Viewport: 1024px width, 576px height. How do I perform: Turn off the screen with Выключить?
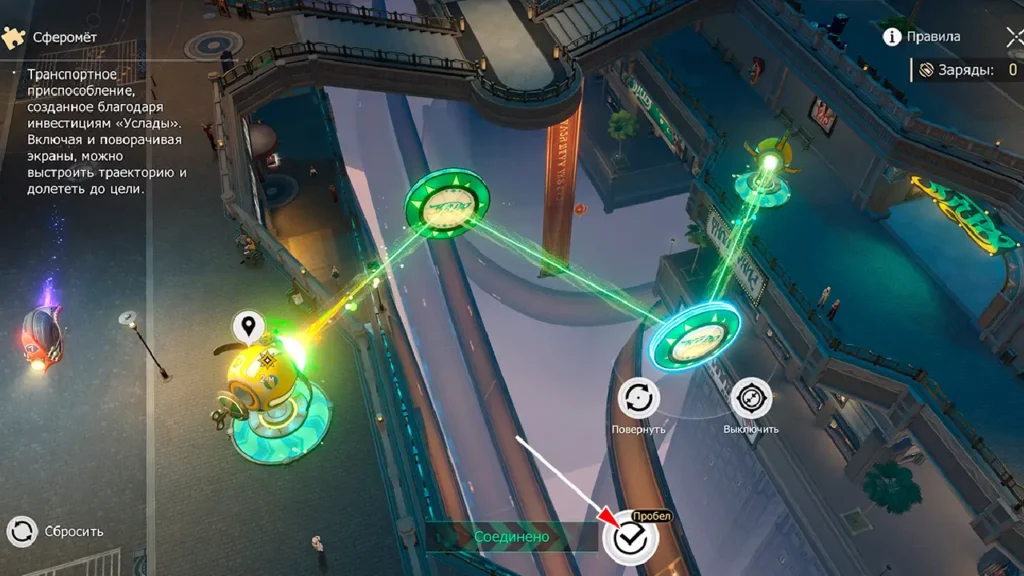pyautogui.click(x=751, y=398)
